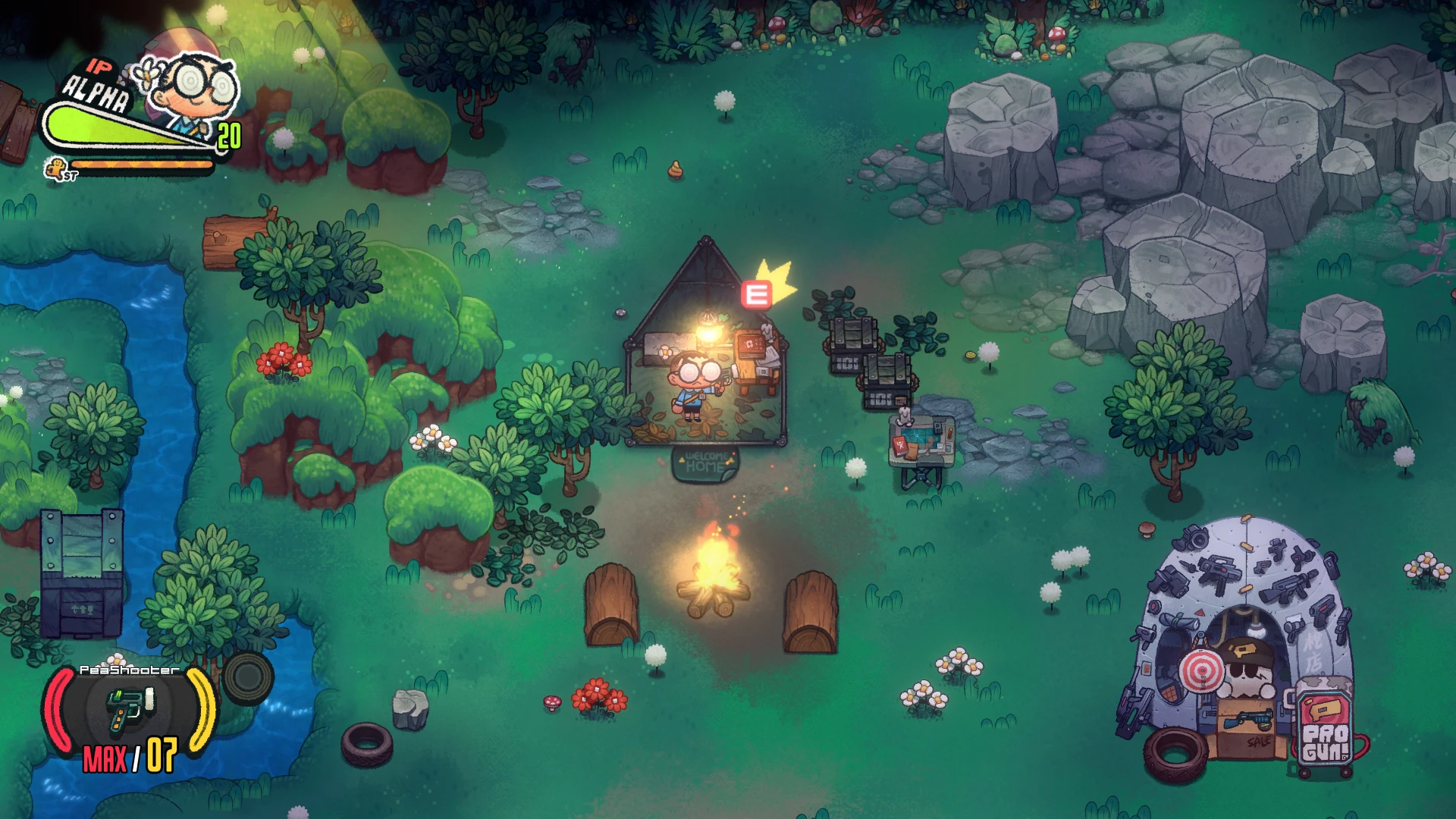This screenshot has height=819, width=1456.
Task: Click the red IP badge
Action: click(x=99, y=67)
